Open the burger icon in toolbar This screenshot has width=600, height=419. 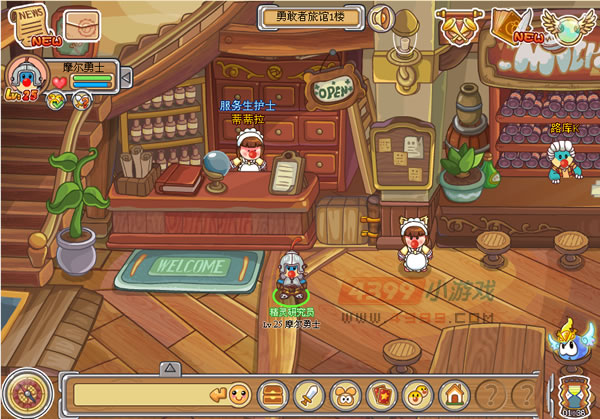pos(273,393)
